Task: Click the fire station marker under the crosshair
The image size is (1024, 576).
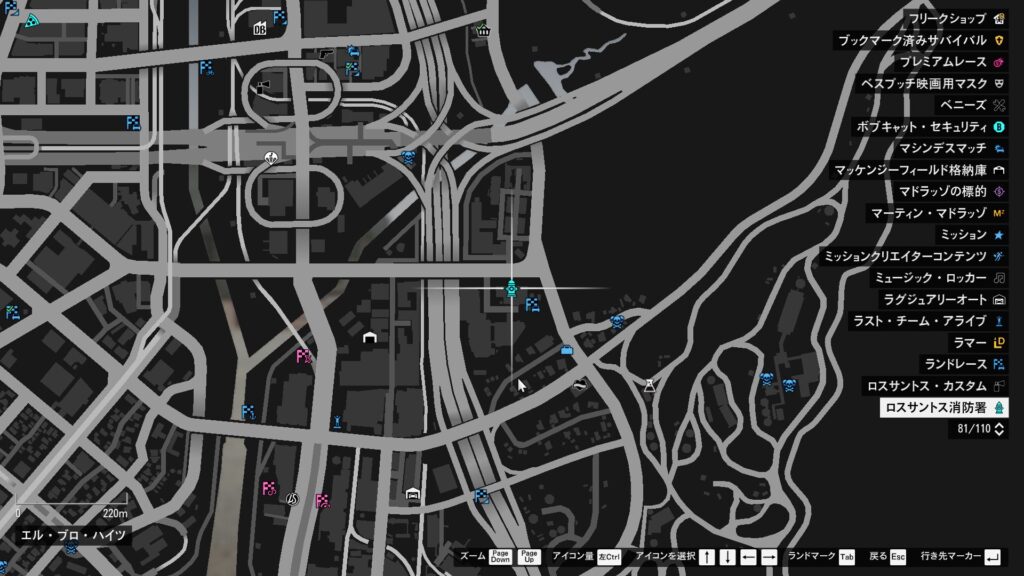Action: [x=511, y=289]
